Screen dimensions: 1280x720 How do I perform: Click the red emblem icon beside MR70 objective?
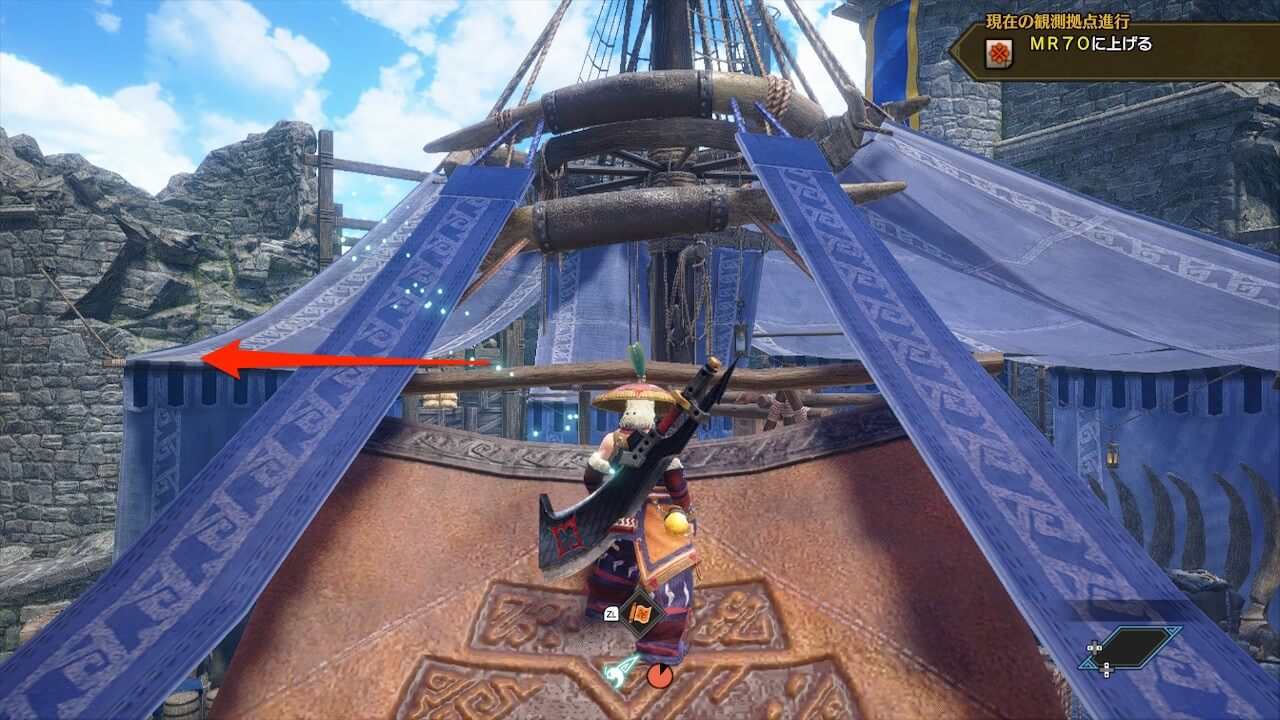(x=998, y=53)
